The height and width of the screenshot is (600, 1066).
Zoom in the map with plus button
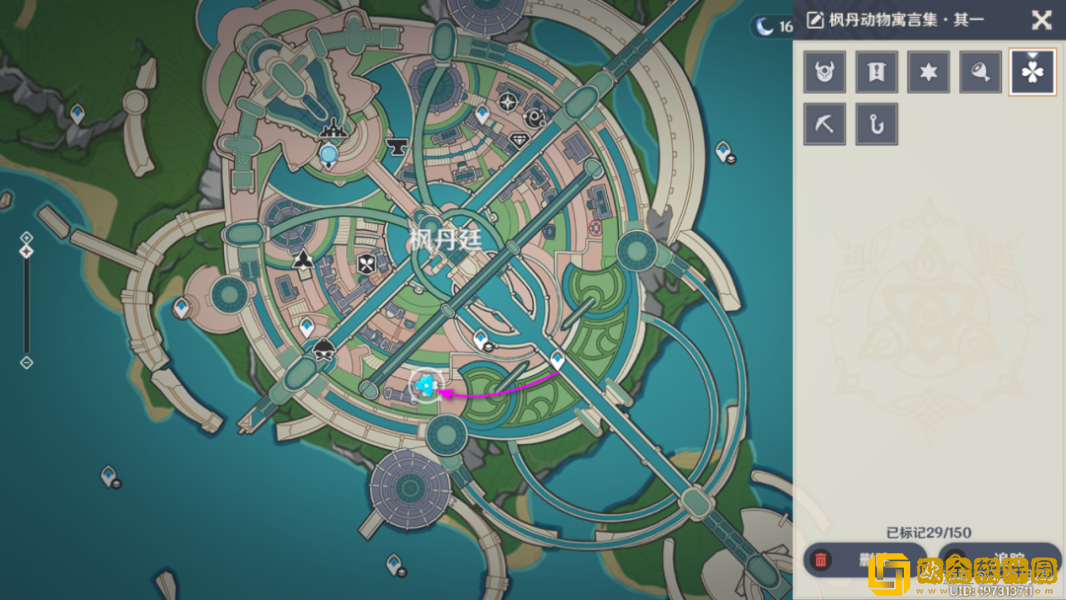coord(27,238)
